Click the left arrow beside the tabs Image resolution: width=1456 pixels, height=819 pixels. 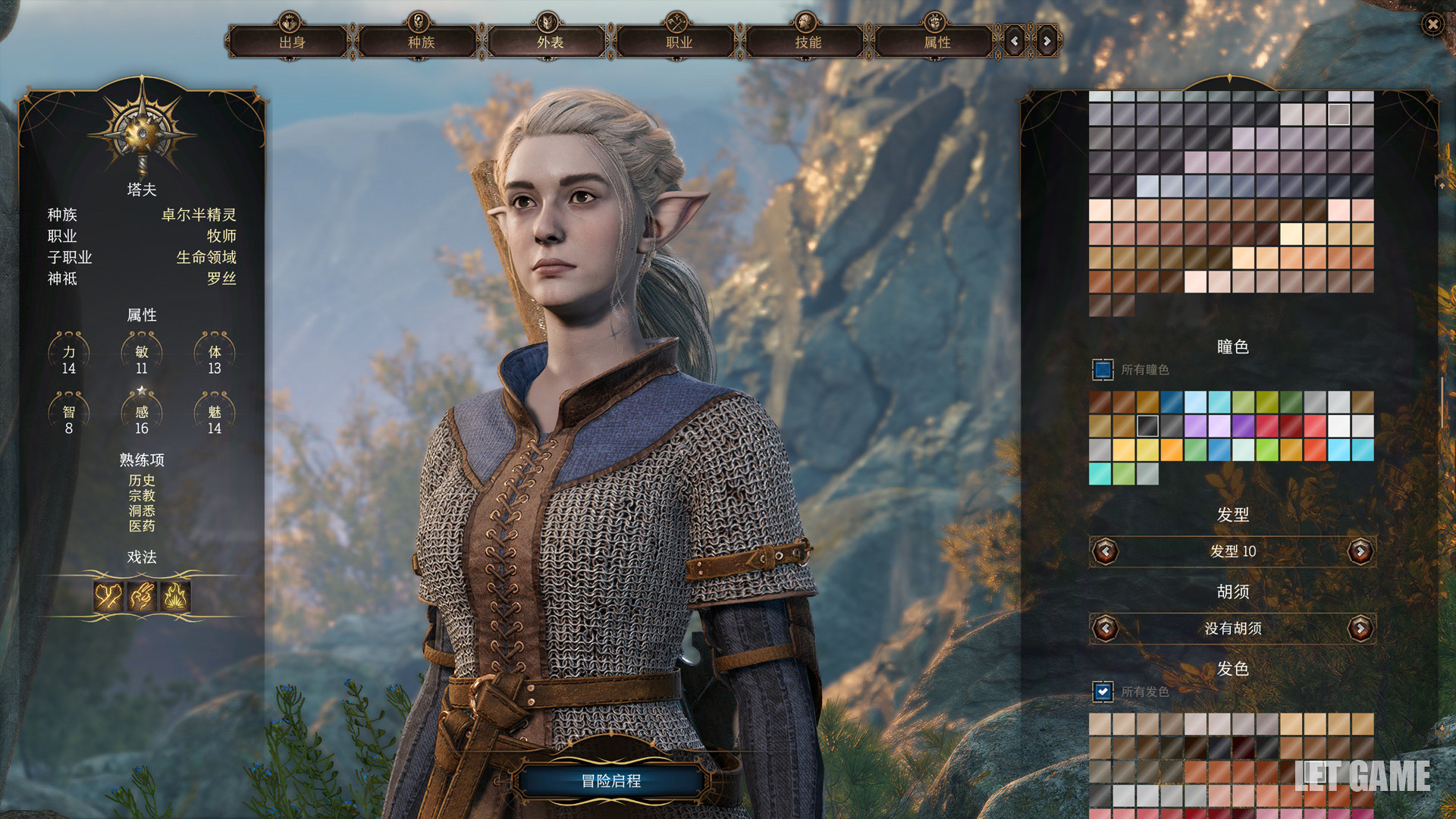point(1015,42)
